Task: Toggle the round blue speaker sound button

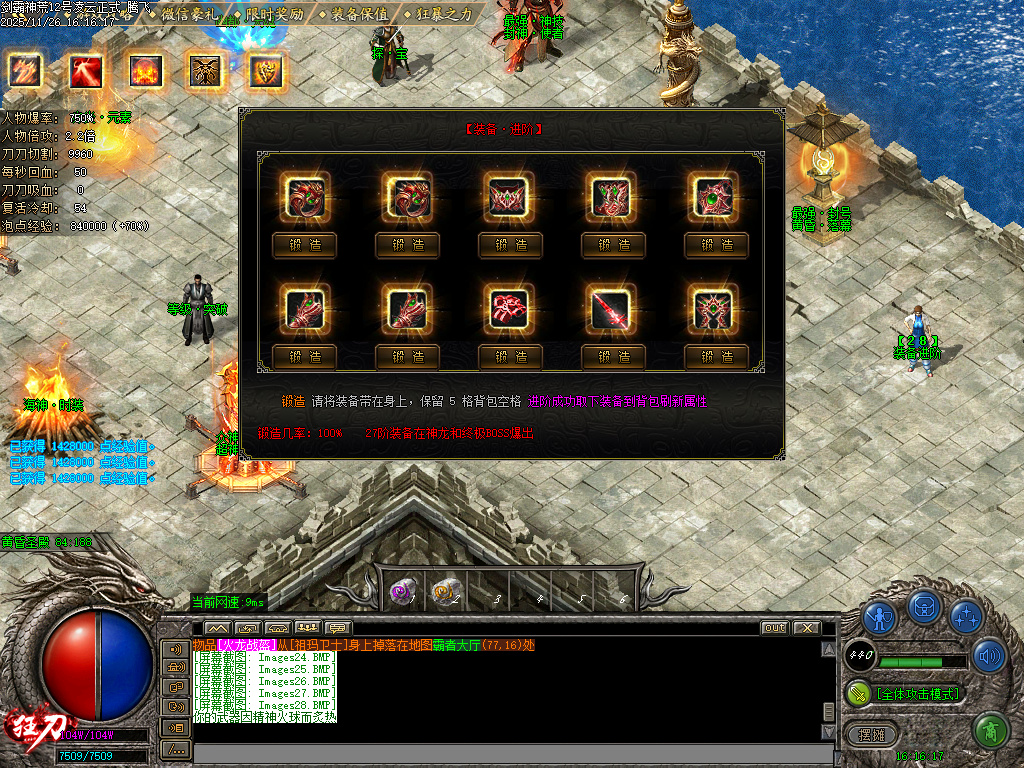Action: pyautogui.click(x=989, y=655)
